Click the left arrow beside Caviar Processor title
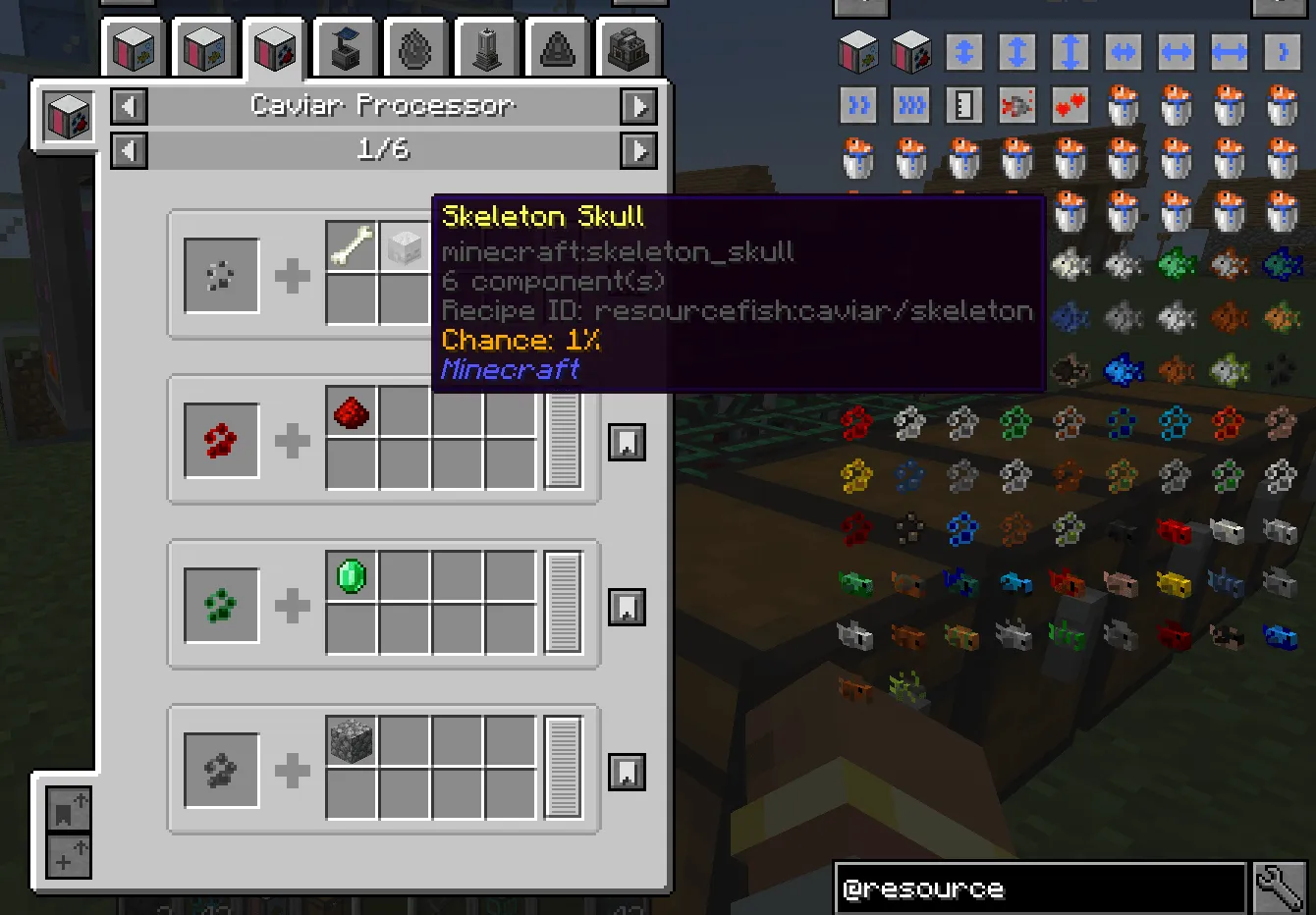This screenshot has height=915, width=1316. coord(129,105)
